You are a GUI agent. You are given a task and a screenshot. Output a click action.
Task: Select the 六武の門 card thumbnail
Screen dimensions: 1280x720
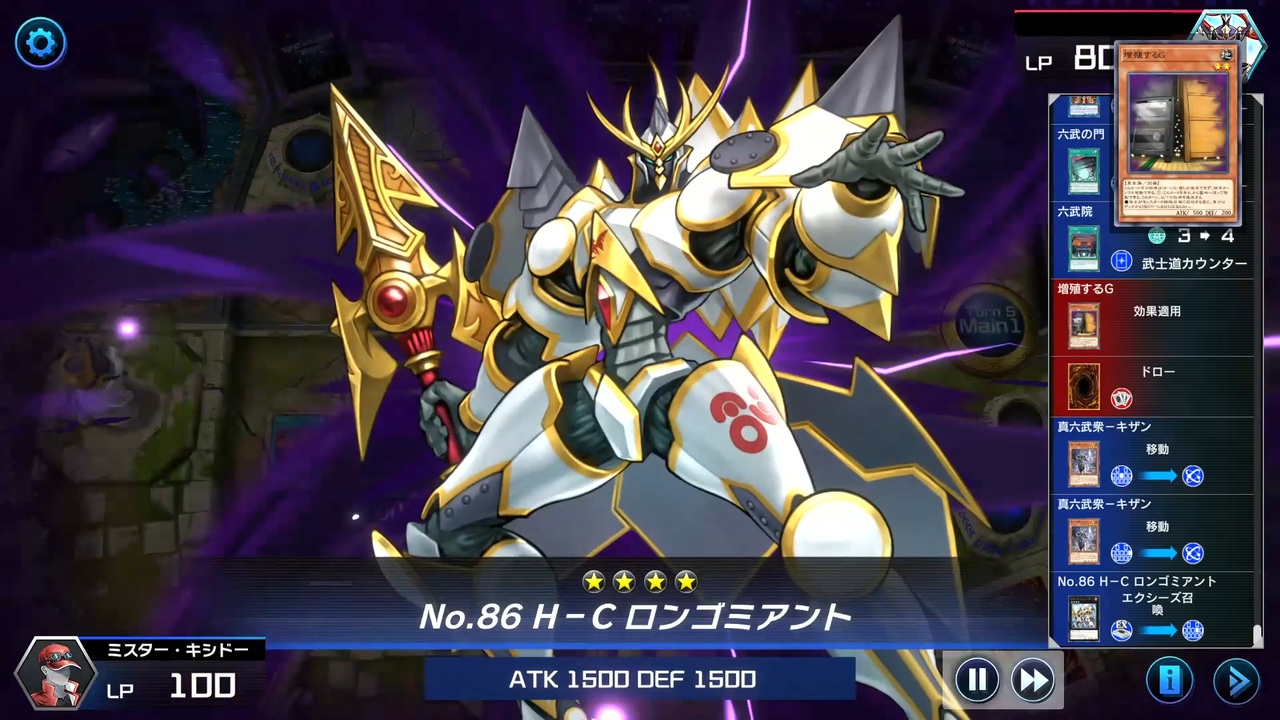tap(1085, 173)
